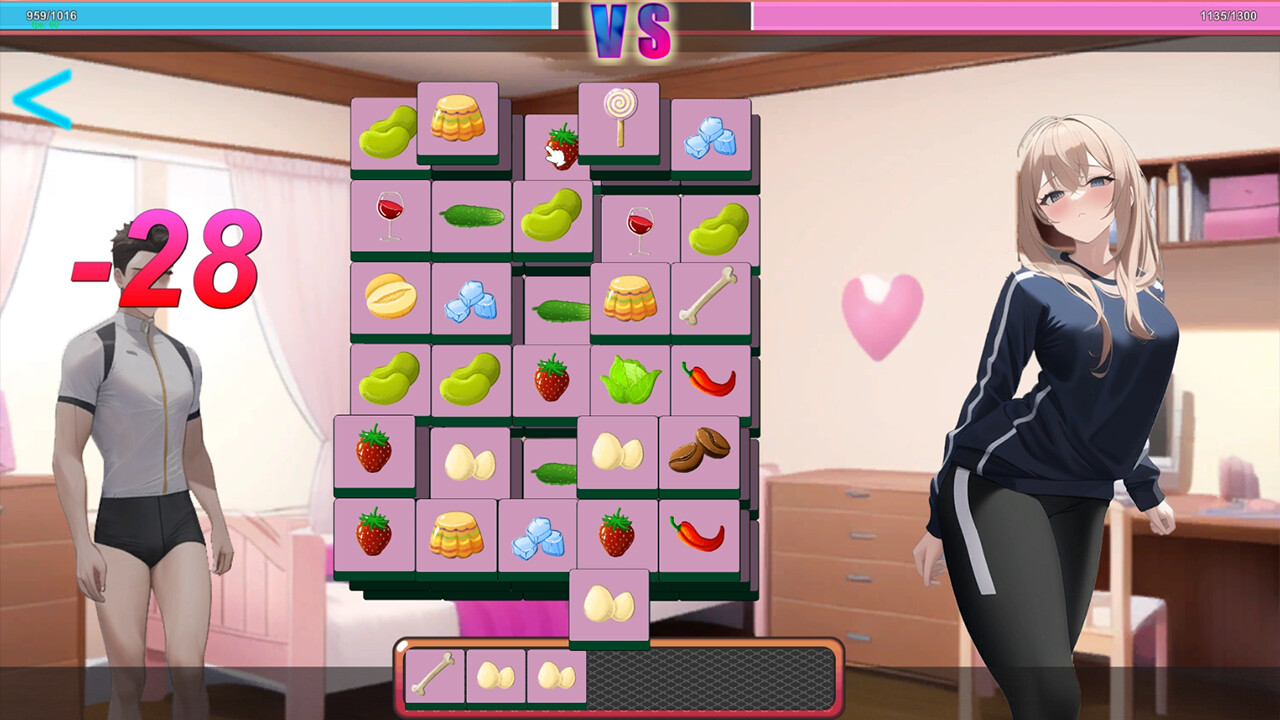
Task: Select the lollipop tile at the top
Action: click(x=618, y=118)
